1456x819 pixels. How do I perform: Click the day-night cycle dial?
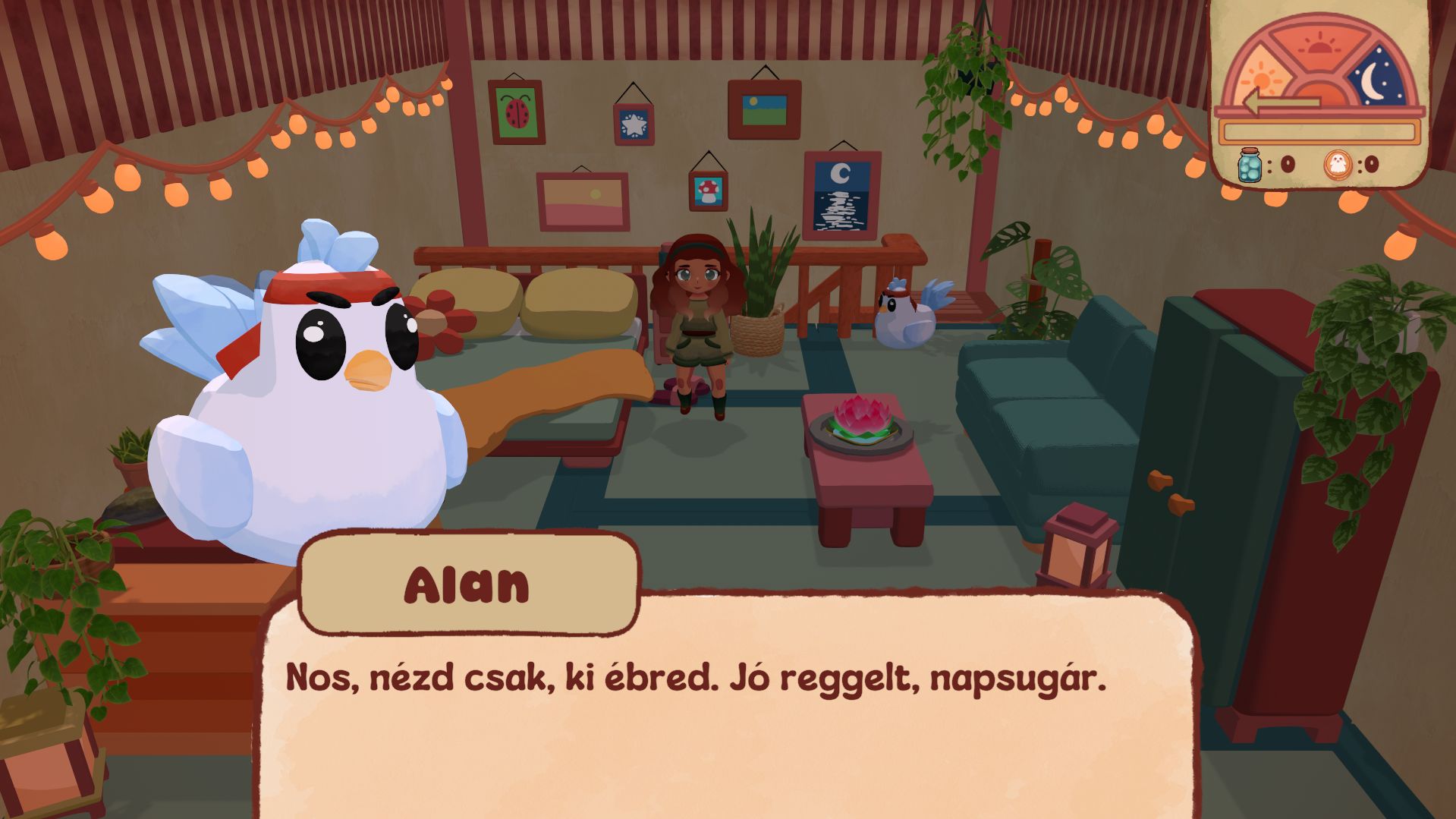coord(1320,68)
